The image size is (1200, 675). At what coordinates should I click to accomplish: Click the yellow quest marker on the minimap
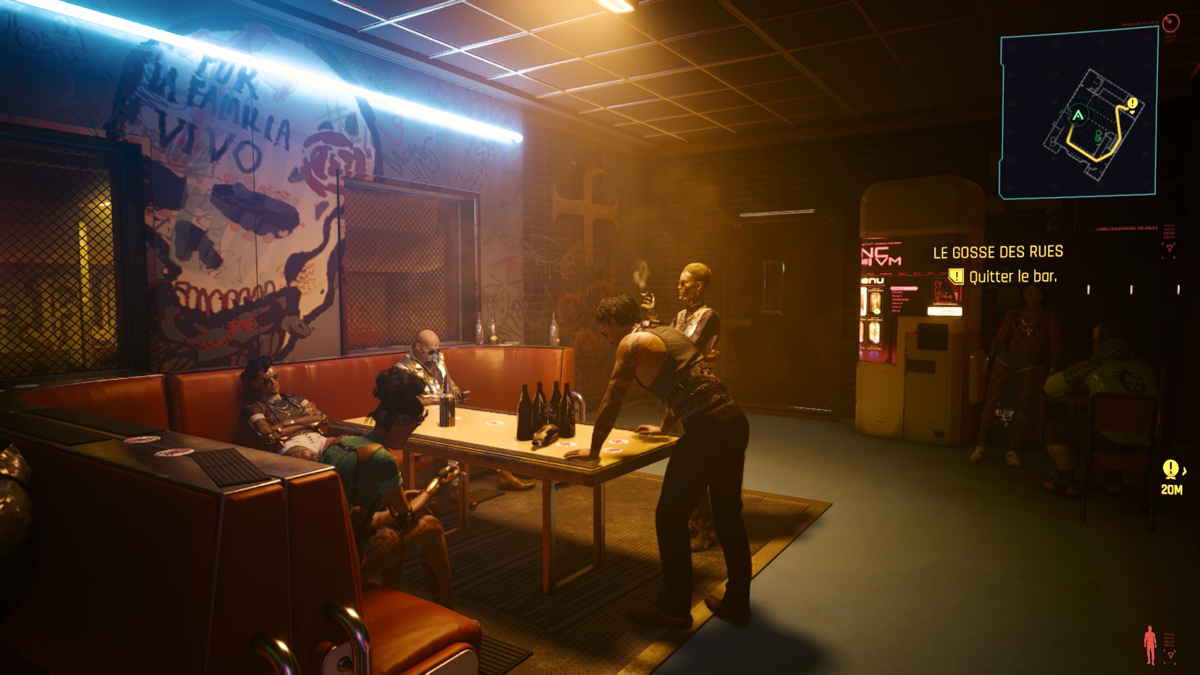pyautogui.click(x=1132, y=103)
